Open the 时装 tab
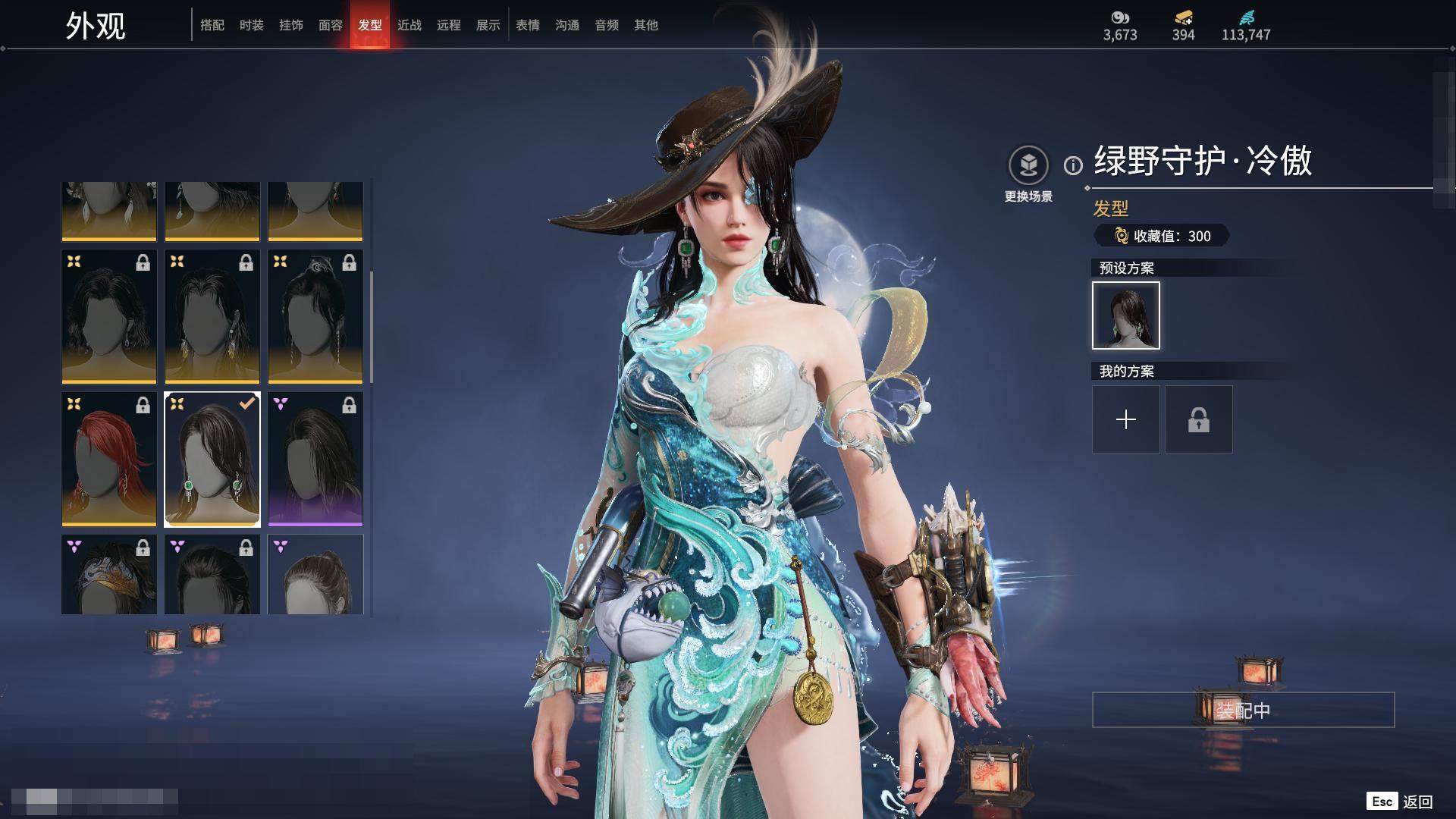Screen dimensions: 1456x819 click(252, 25)
